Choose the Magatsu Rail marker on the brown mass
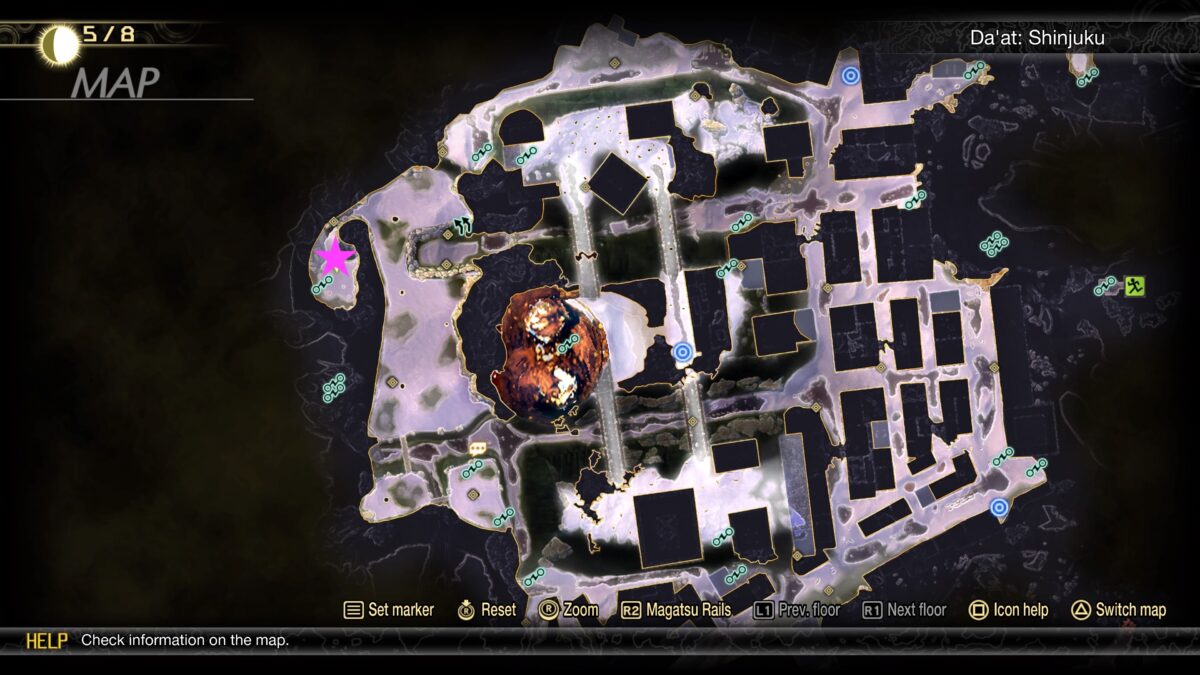The height and width of the screenshot is (675, 1200). click(570, 345)
